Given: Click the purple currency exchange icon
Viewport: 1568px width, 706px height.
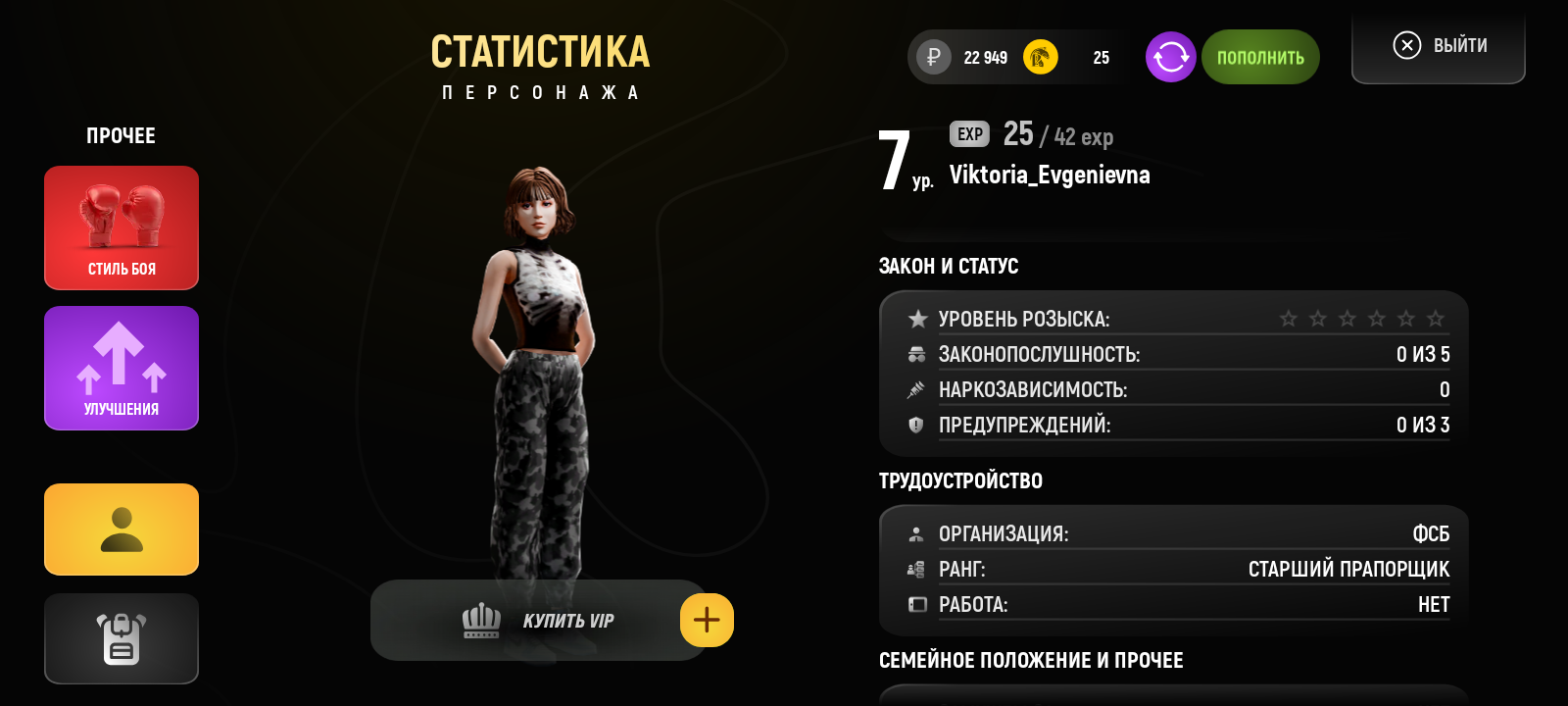Looking at the screenshot, I should click(x=1170, y=57).
